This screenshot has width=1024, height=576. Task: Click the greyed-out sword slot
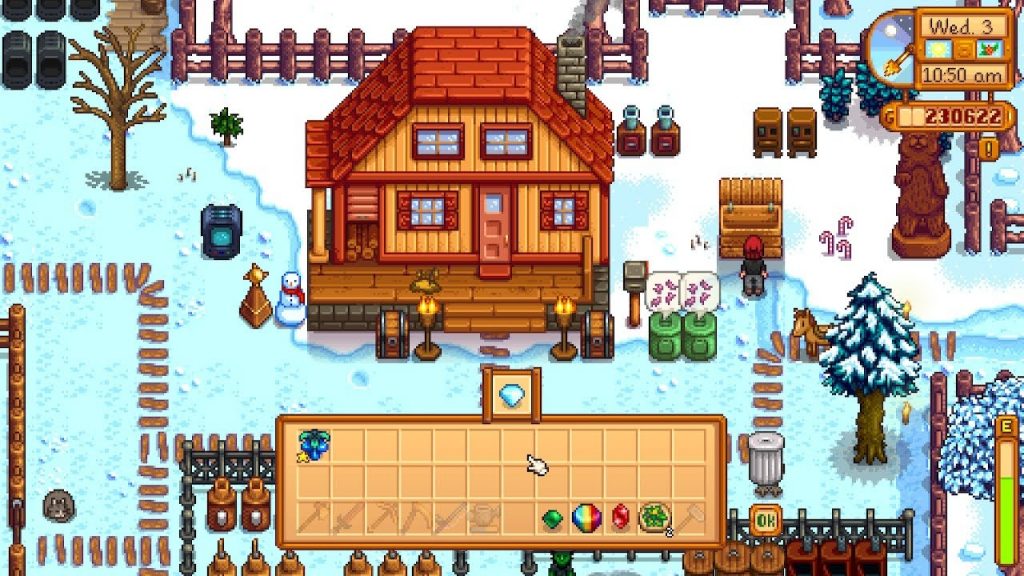tap(346, 518)
